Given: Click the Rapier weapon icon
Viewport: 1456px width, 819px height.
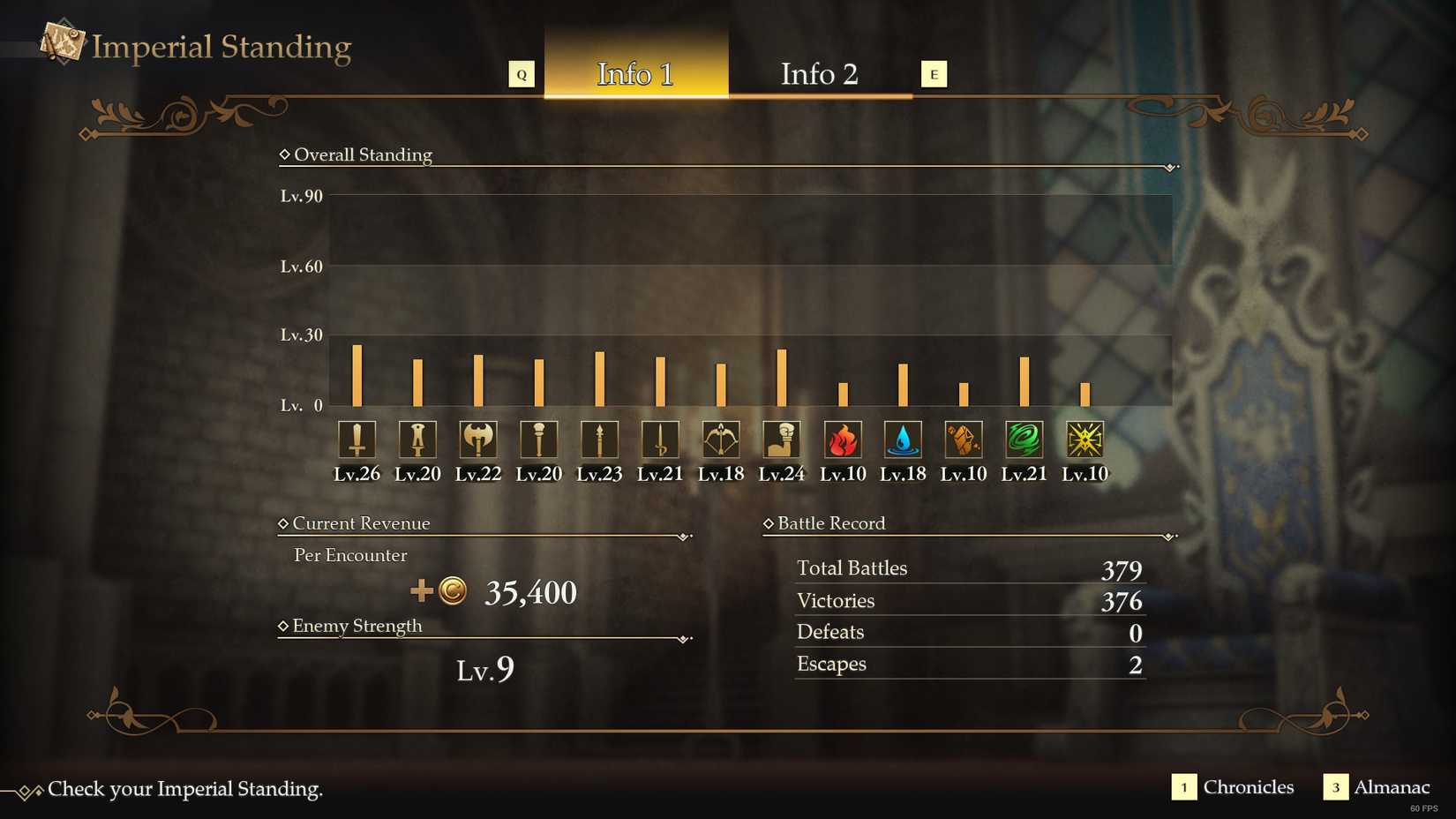Looking at the screenshot, I should point(660,439).
